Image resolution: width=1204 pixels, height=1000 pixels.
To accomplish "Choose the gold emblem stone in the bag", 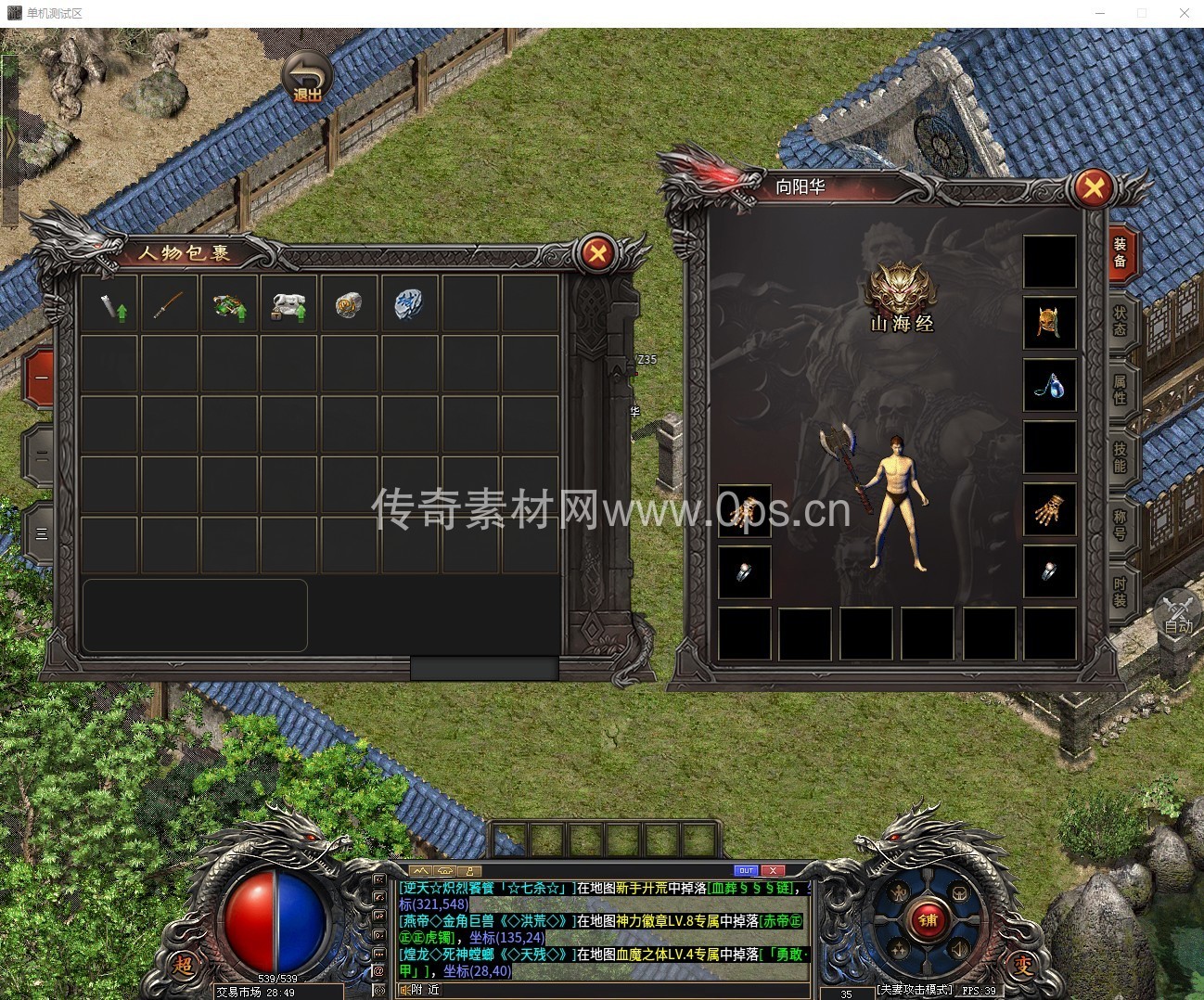I will 349,303.
